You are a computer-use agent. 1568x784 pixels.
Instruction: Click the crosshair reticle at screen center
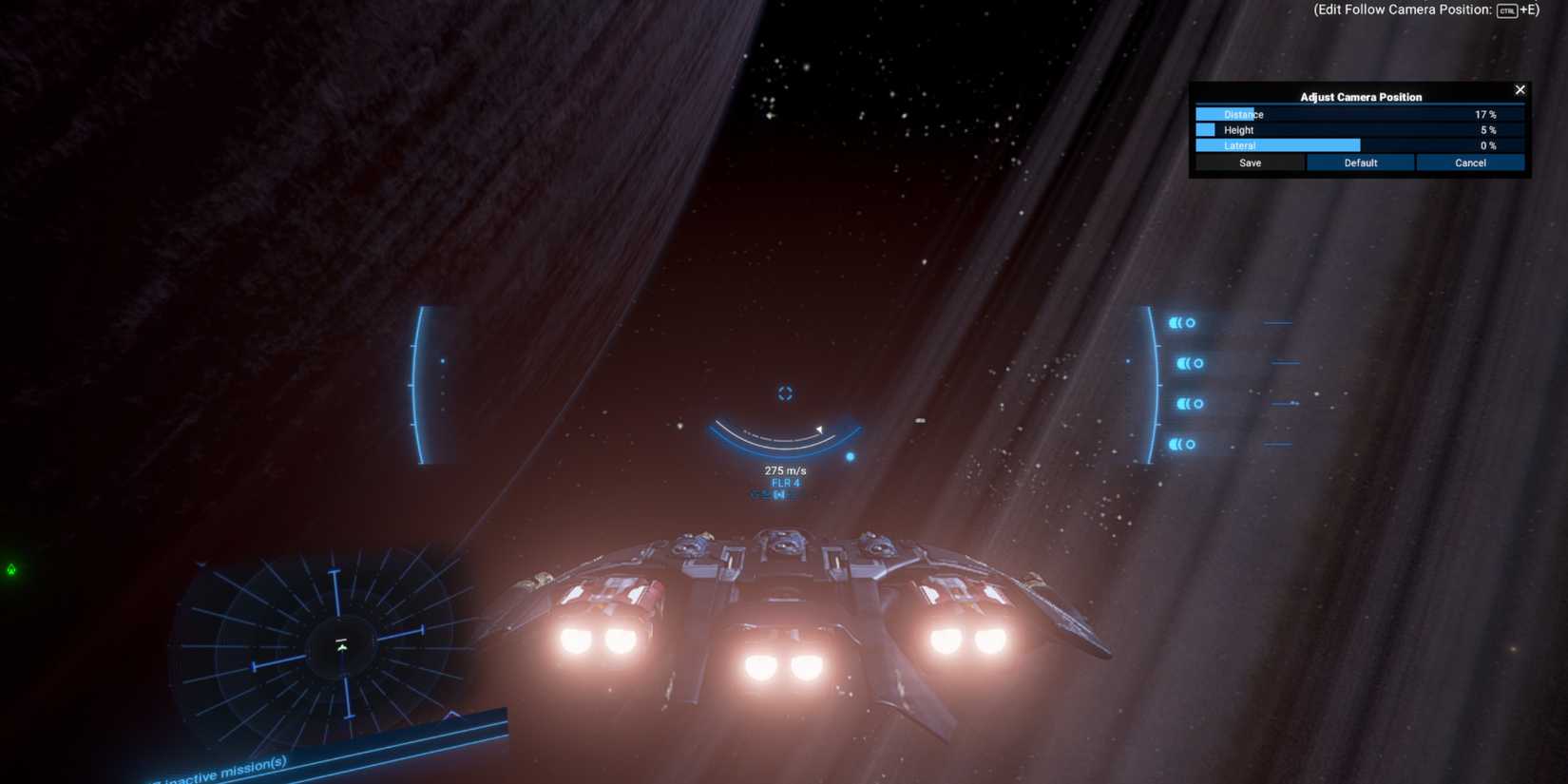[x=785, y=392]
